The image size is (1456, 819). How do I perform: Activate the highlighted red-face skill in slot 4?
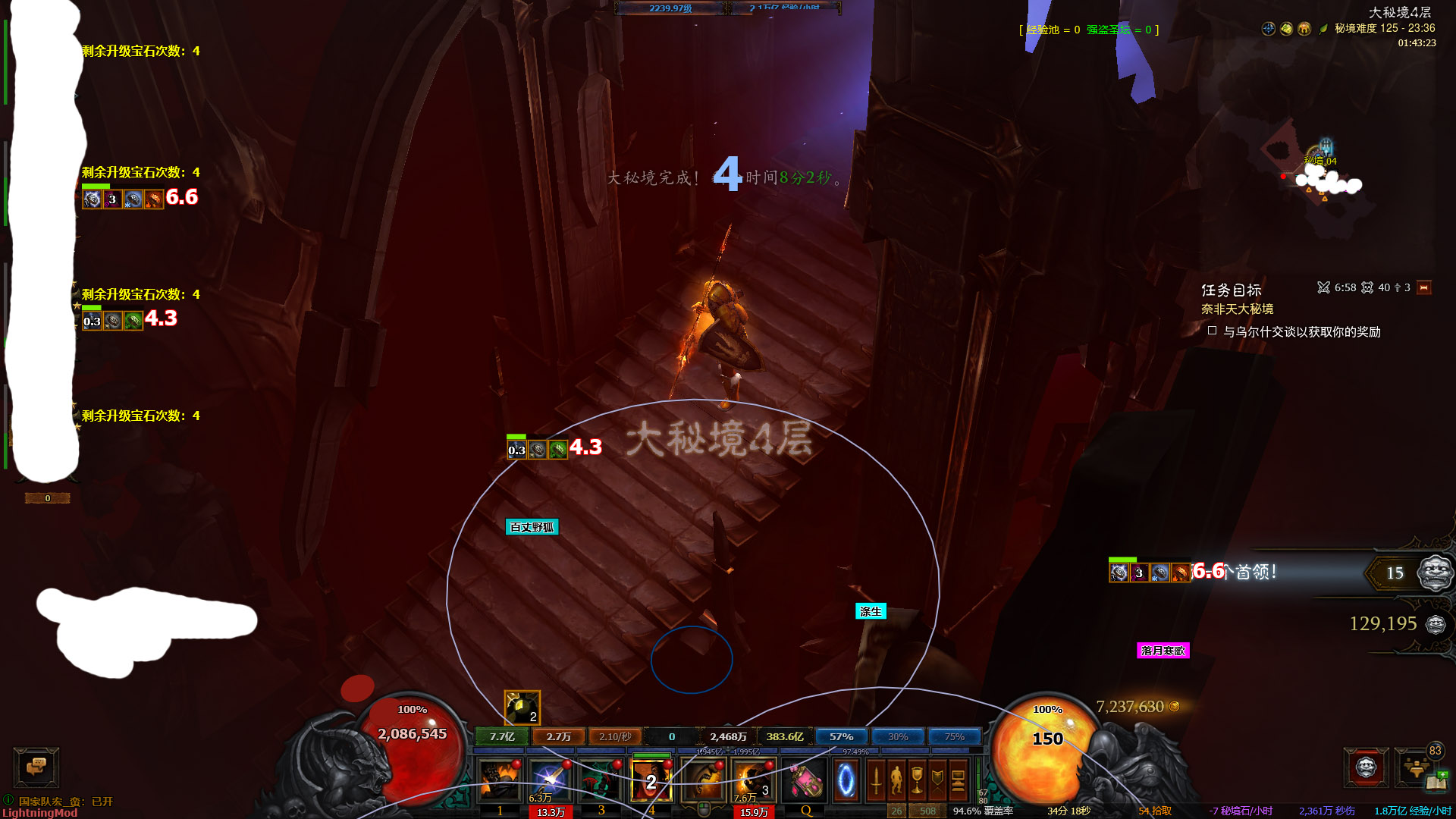[651, 780]
